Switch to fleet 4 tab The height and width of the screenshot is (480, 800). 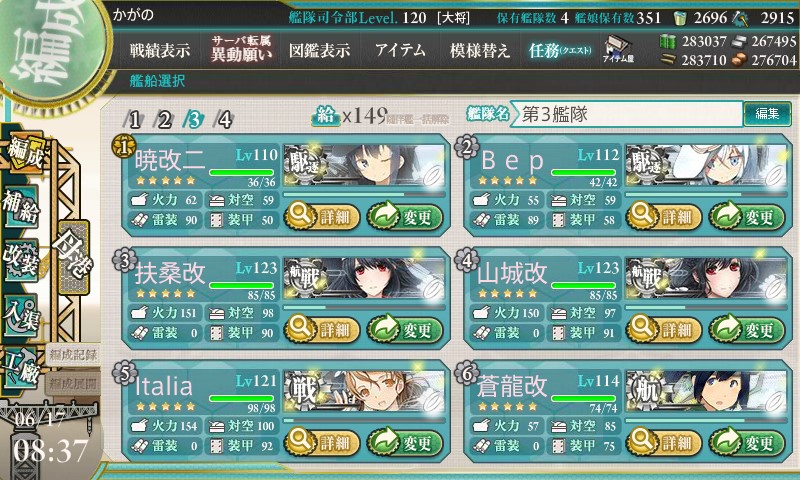coord(225,119)
